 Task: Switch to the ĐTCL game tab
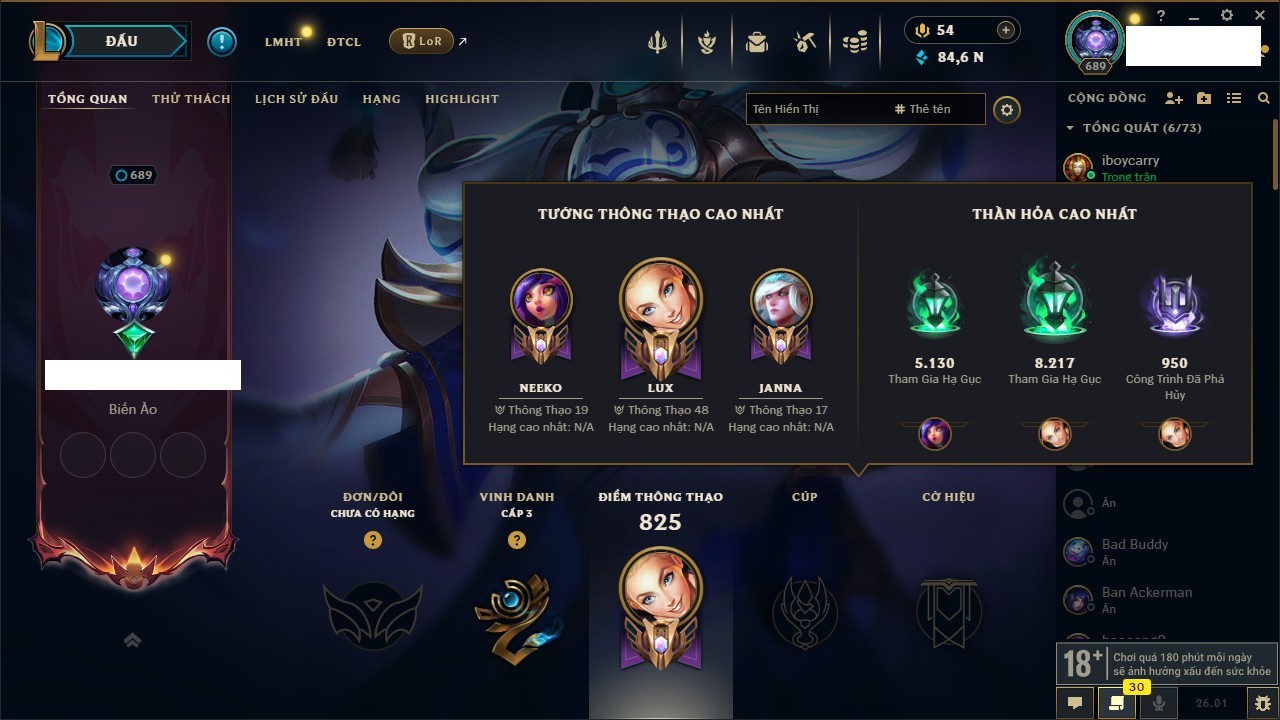(344, 42)
